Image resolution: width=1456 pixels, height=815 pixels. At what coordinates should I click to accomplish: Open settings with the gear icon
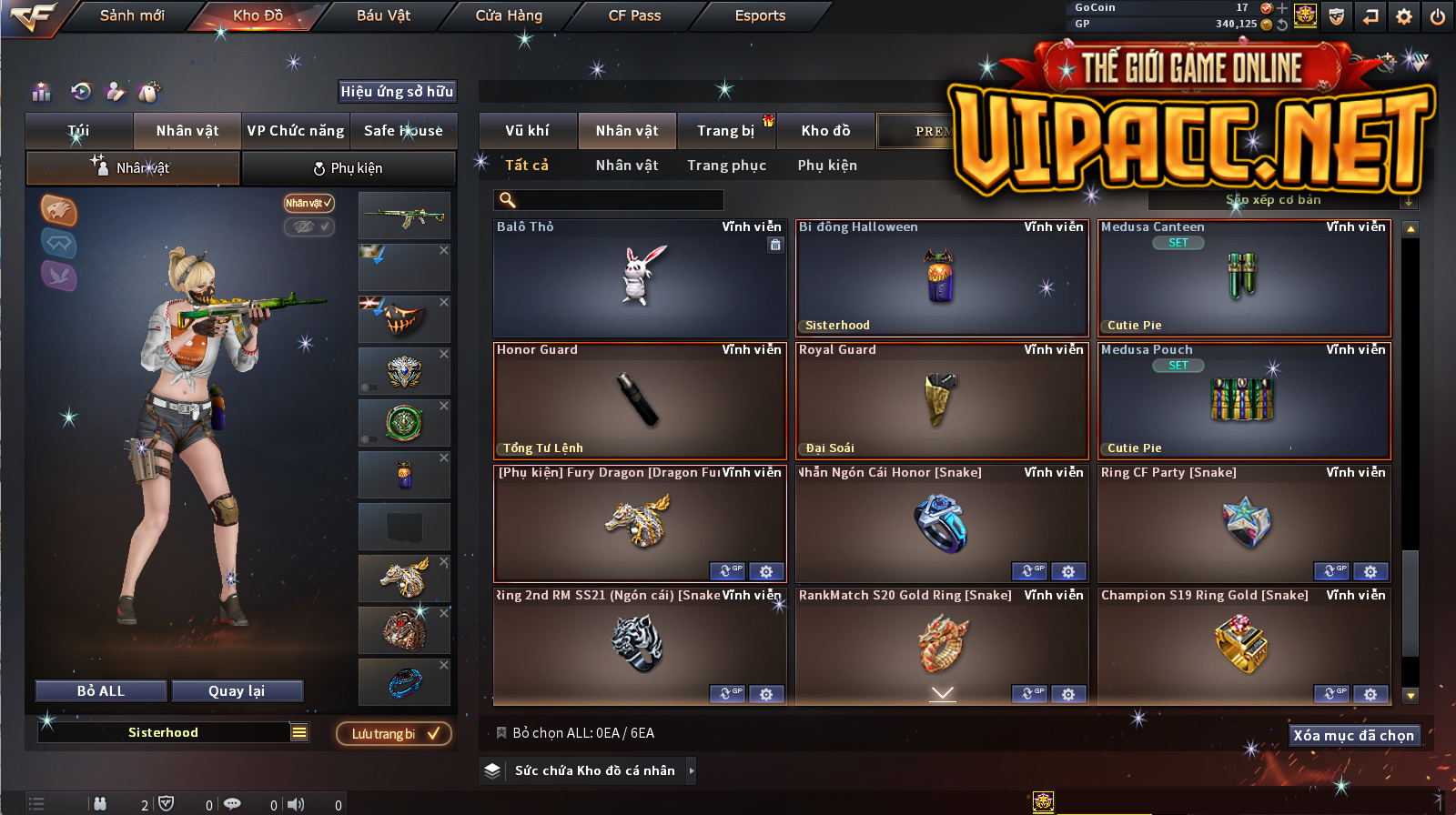[x=1404, y=16]
